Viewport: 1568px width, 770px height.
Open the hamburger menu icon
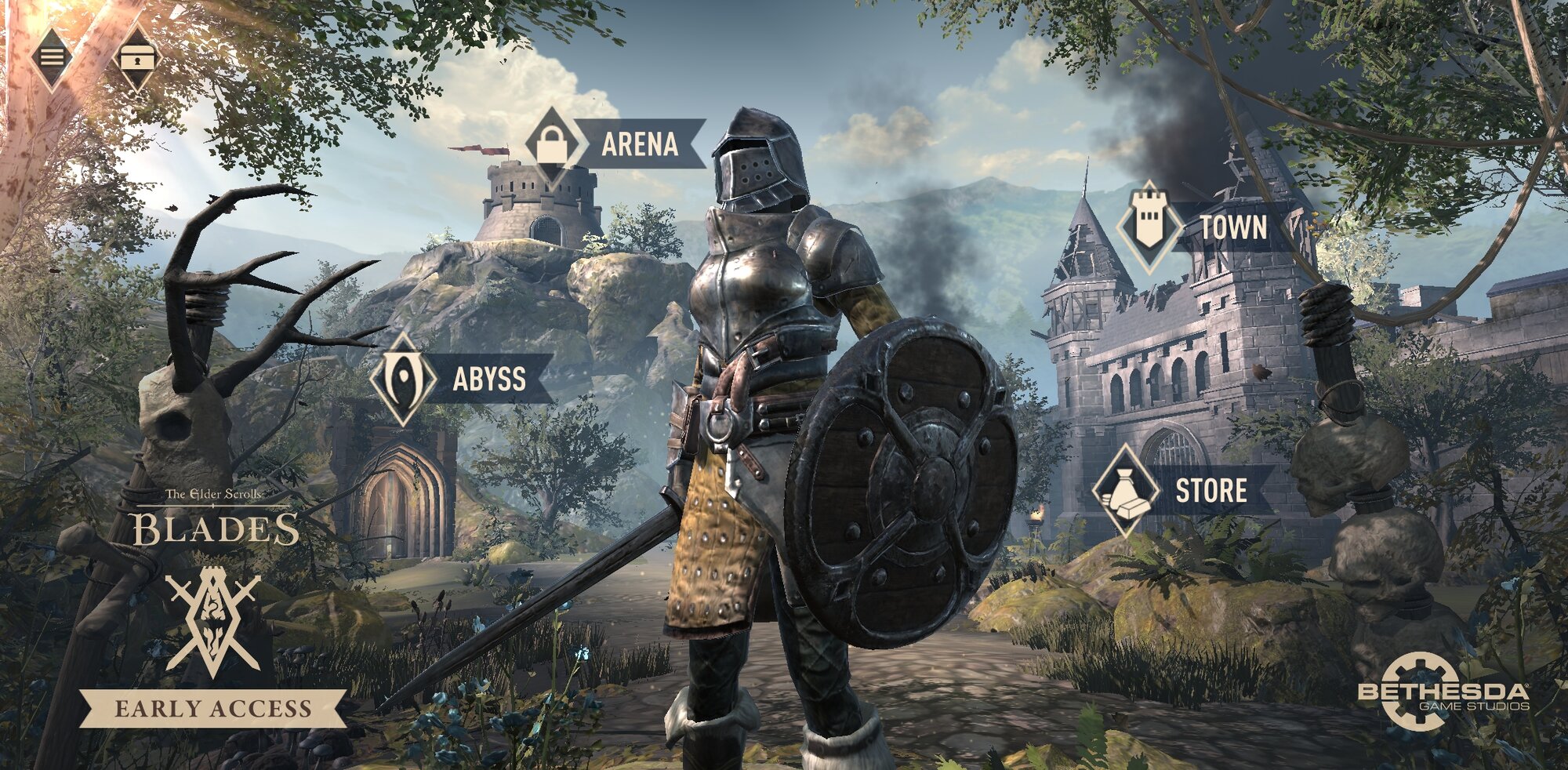click(52, 57)
